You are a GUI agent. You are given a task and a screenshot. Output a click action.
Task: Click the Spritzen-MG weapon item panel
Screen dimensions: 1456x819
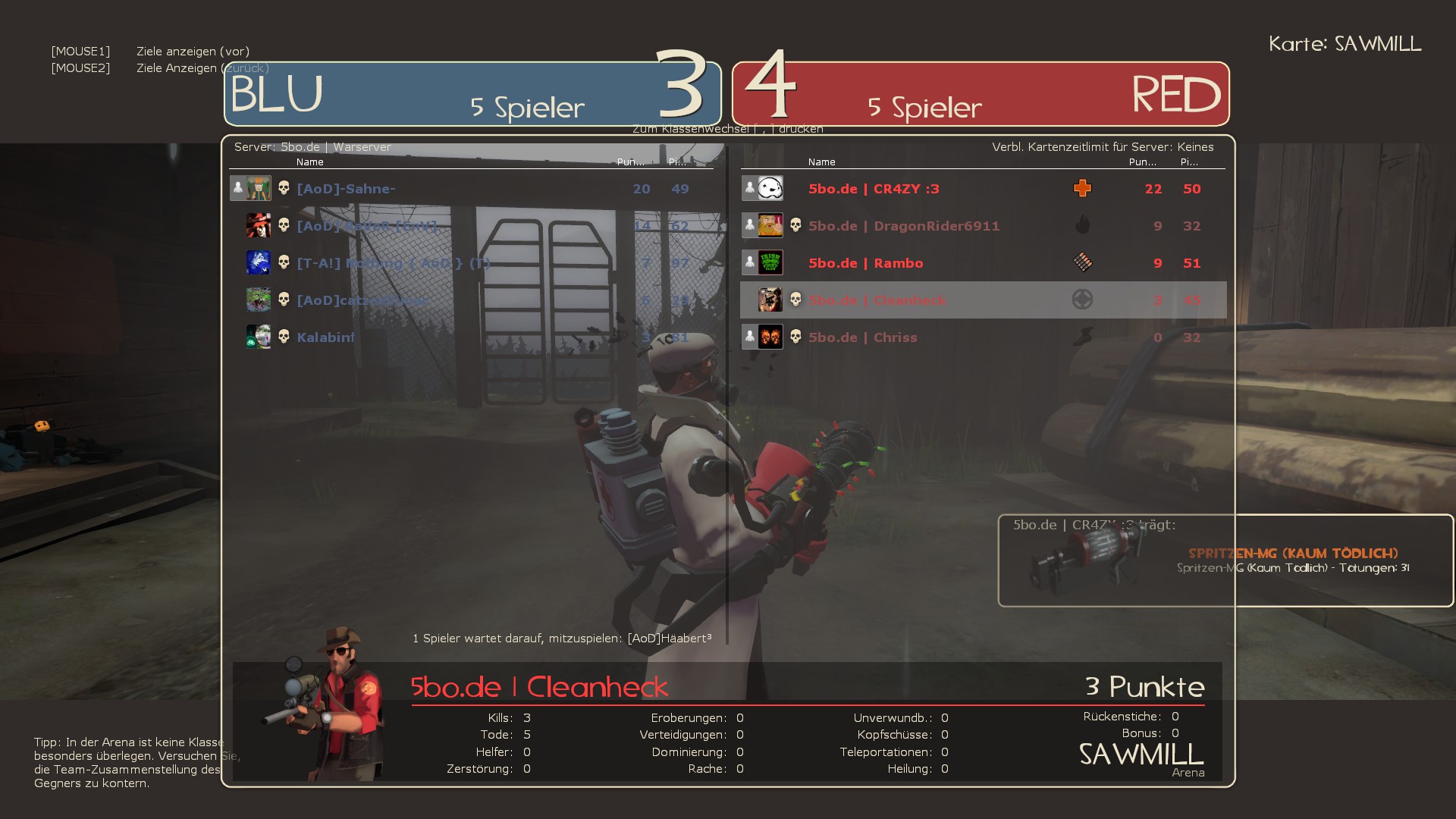(1225, 560)
